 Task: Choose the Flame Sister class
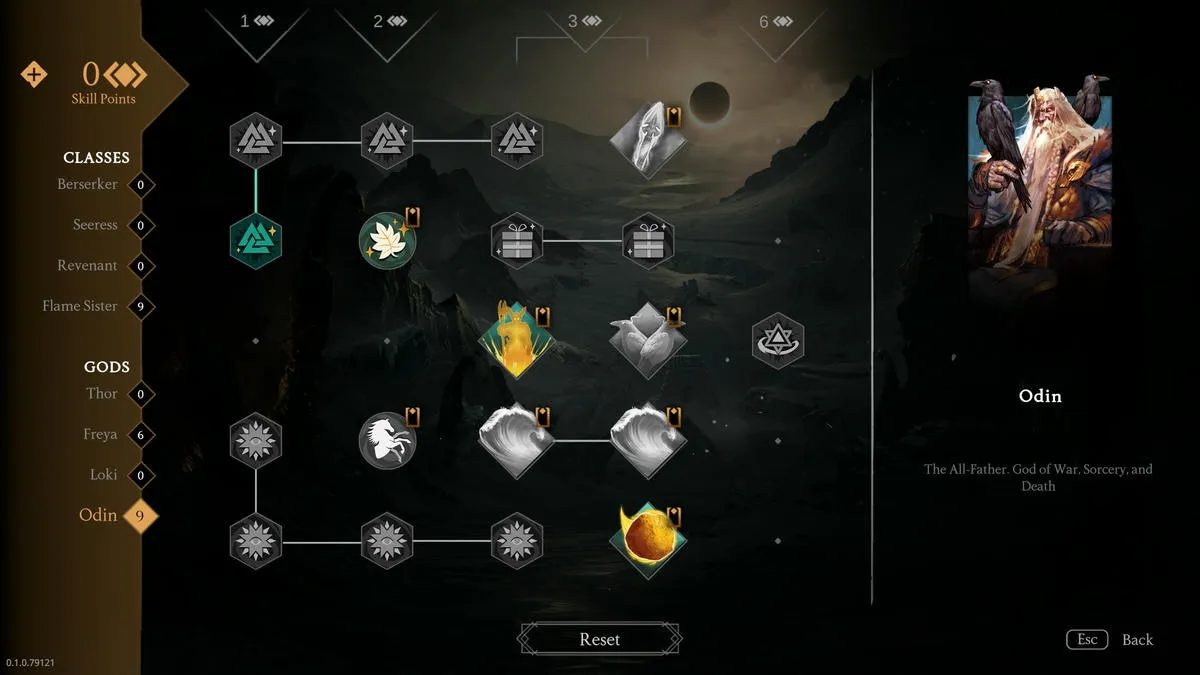coord(80,306)
